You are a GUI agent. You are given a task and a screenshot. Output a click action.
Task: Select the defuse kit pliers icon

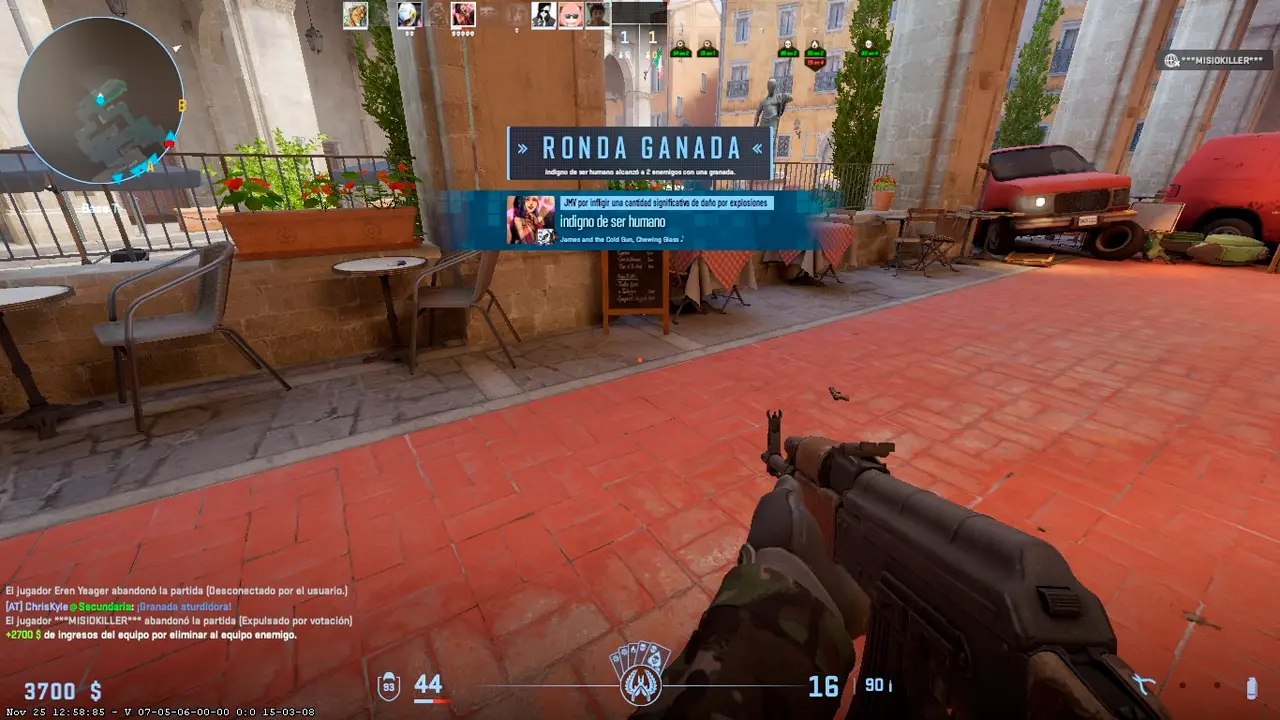click(x=1144, y=685)
